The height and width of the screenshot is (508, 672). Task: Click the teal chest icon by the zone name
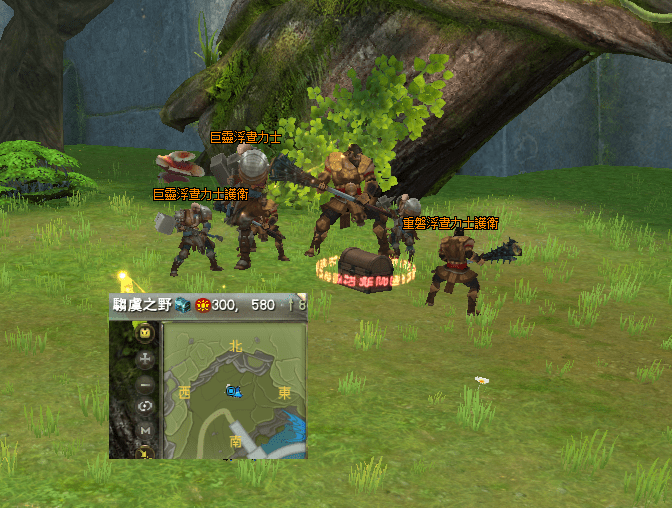click(182, 304)
